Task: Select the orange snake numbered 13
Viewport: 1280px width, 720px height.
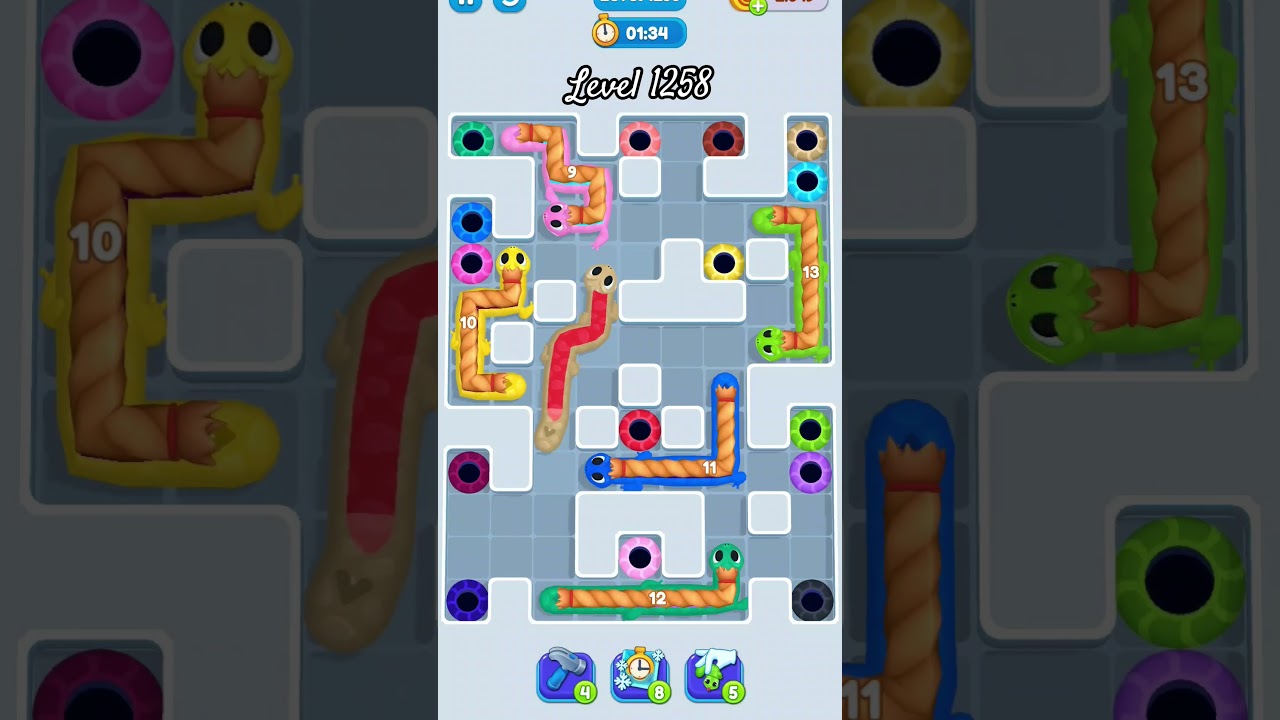Action: [x=810, y=270]
